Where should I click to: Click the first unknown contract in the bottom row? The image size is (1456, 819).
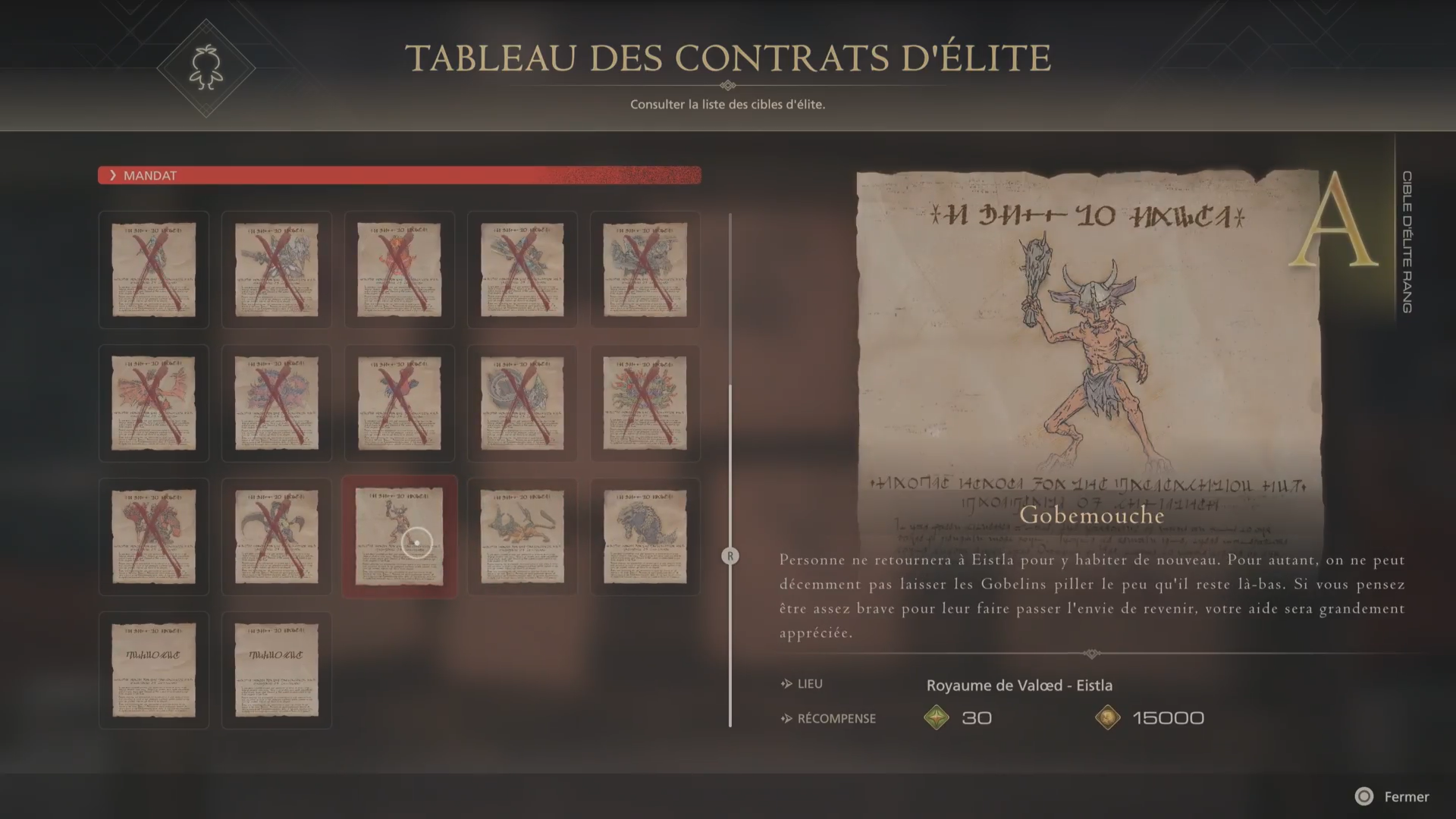[x=153, y=670]
